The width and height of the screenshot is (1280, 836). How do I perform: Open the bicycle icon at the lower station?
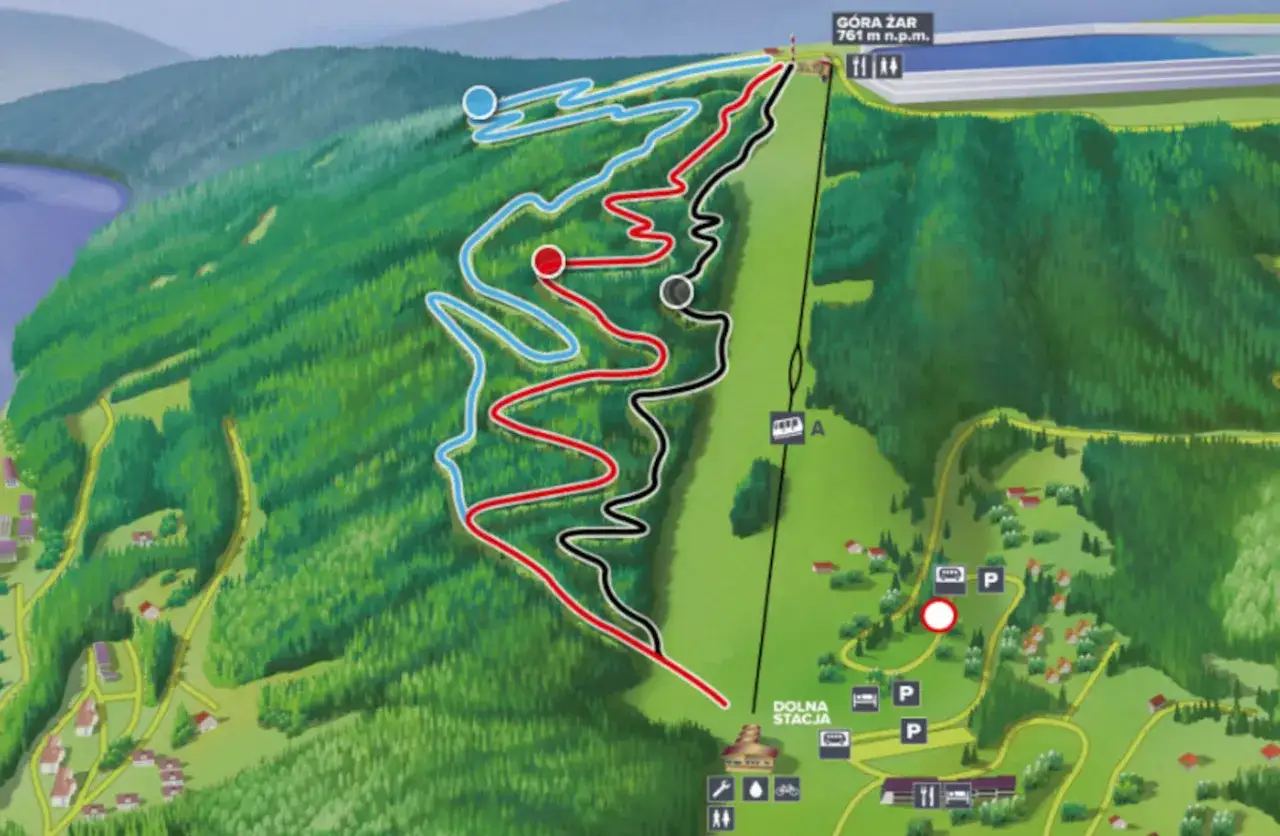(787, 788)
